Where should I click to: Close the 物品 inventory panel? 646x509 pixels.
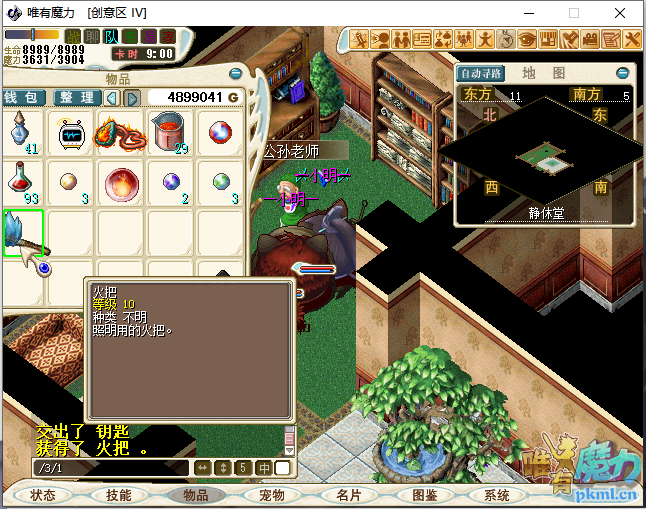click(x=235, y=73)
